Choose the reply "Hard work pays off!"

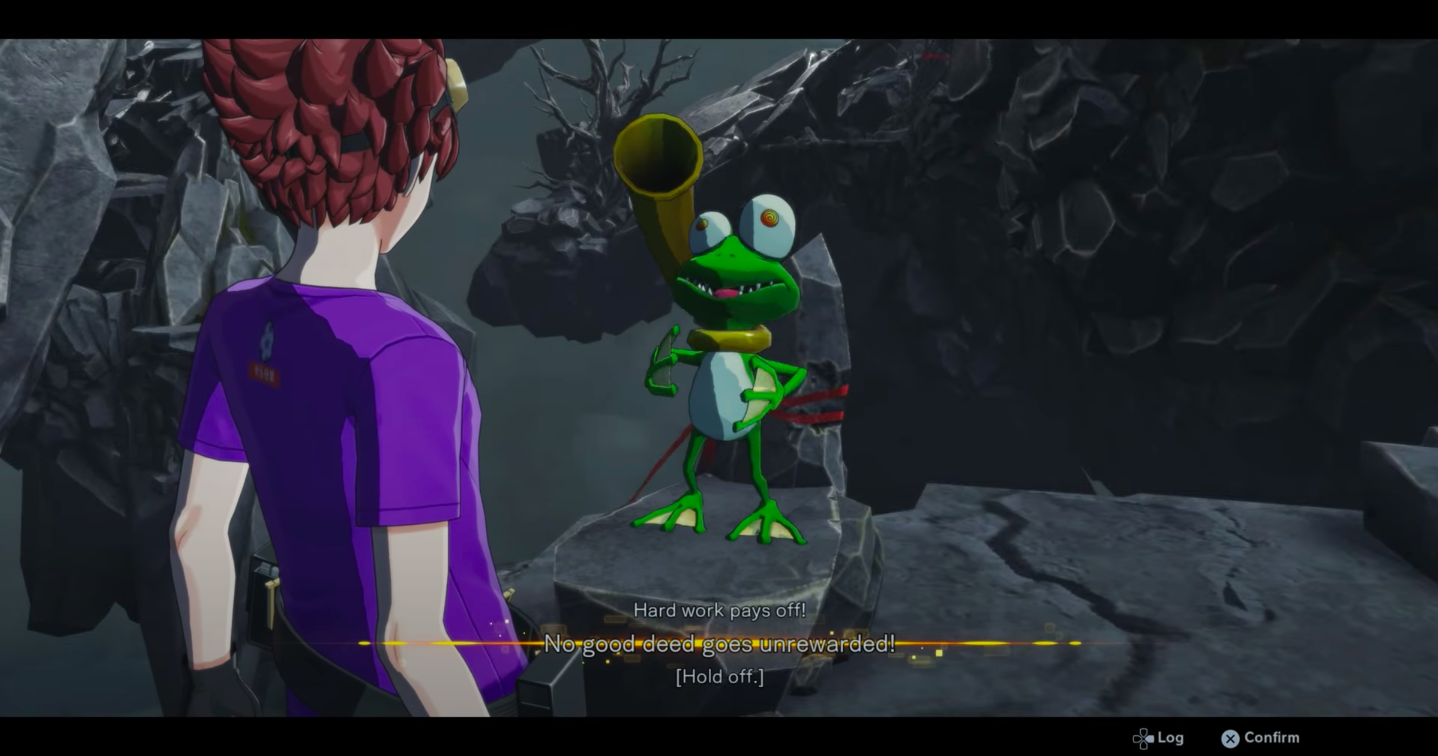point(719,610)
